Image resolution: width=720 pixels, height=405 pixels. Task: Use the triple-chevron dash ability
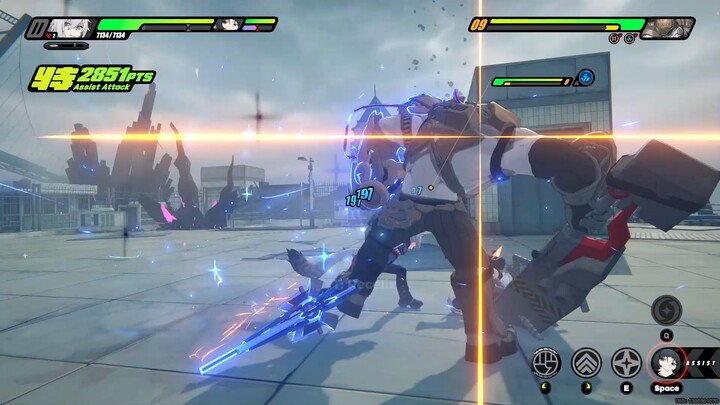click(x=586, y=362)
